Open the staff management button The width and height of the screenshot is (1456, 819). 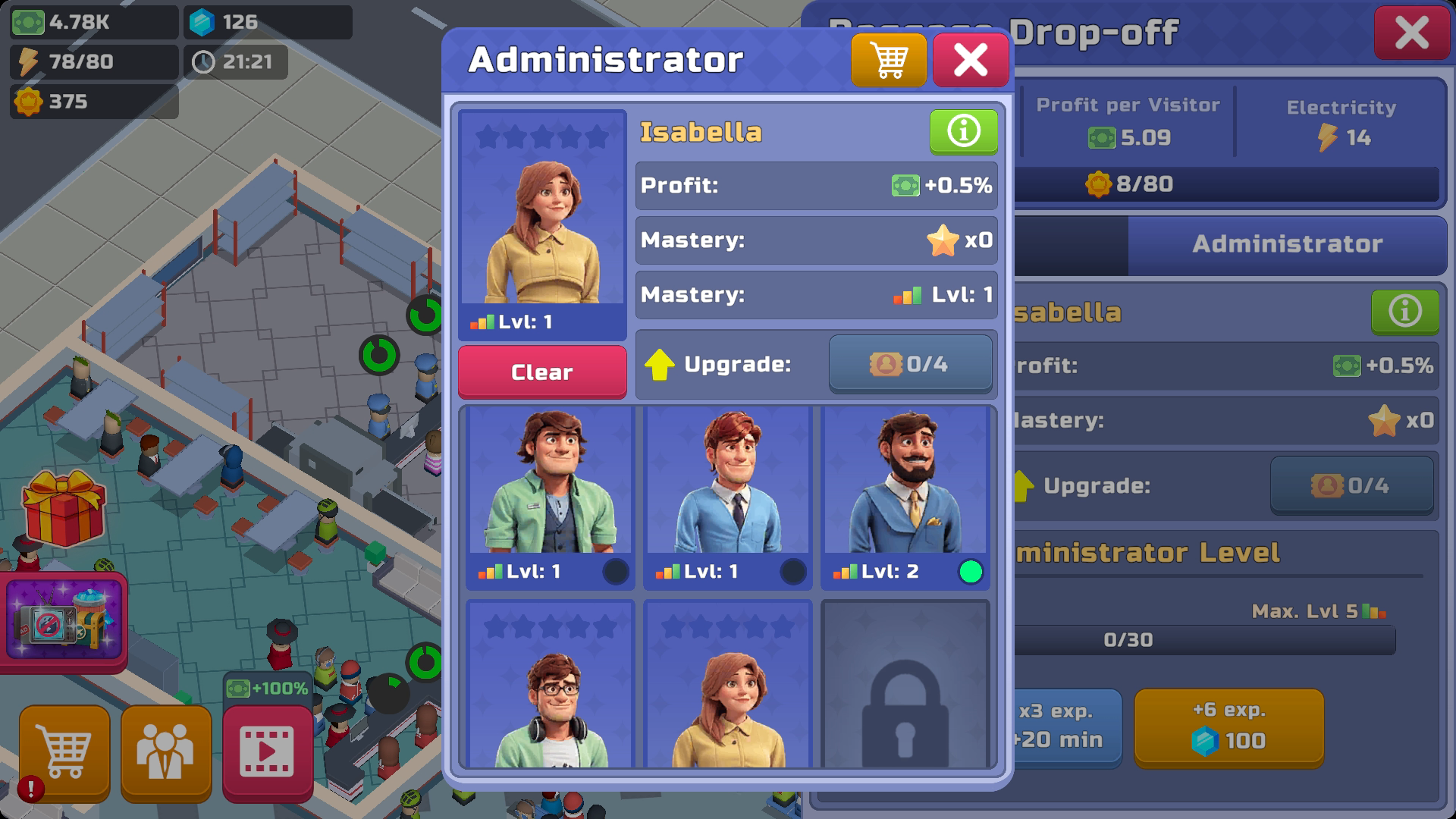point(165,752)
